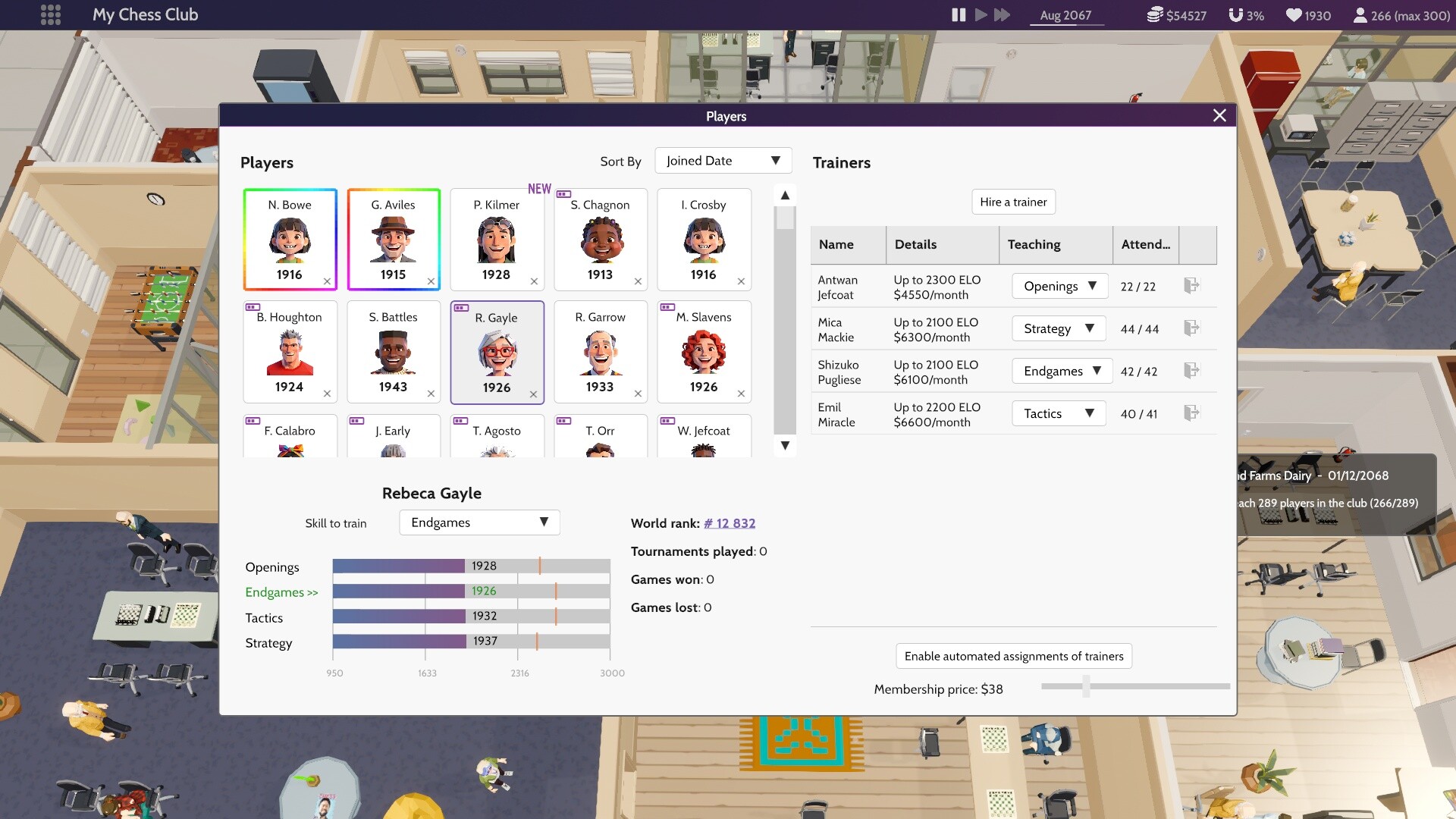Resume game speed with the play icon
The image size is (1456, 819).
(980, 14)
